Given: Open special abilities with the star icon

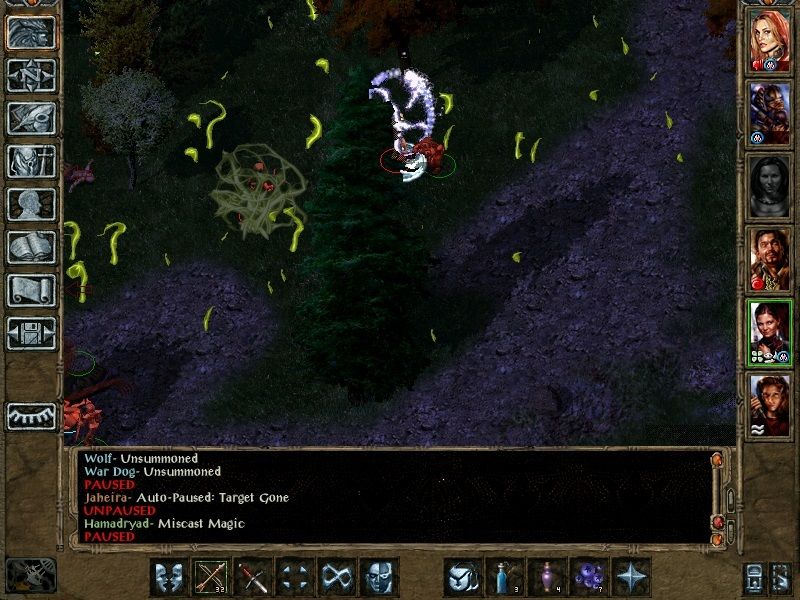Looking at the screenshot, I should pos(632,577).
